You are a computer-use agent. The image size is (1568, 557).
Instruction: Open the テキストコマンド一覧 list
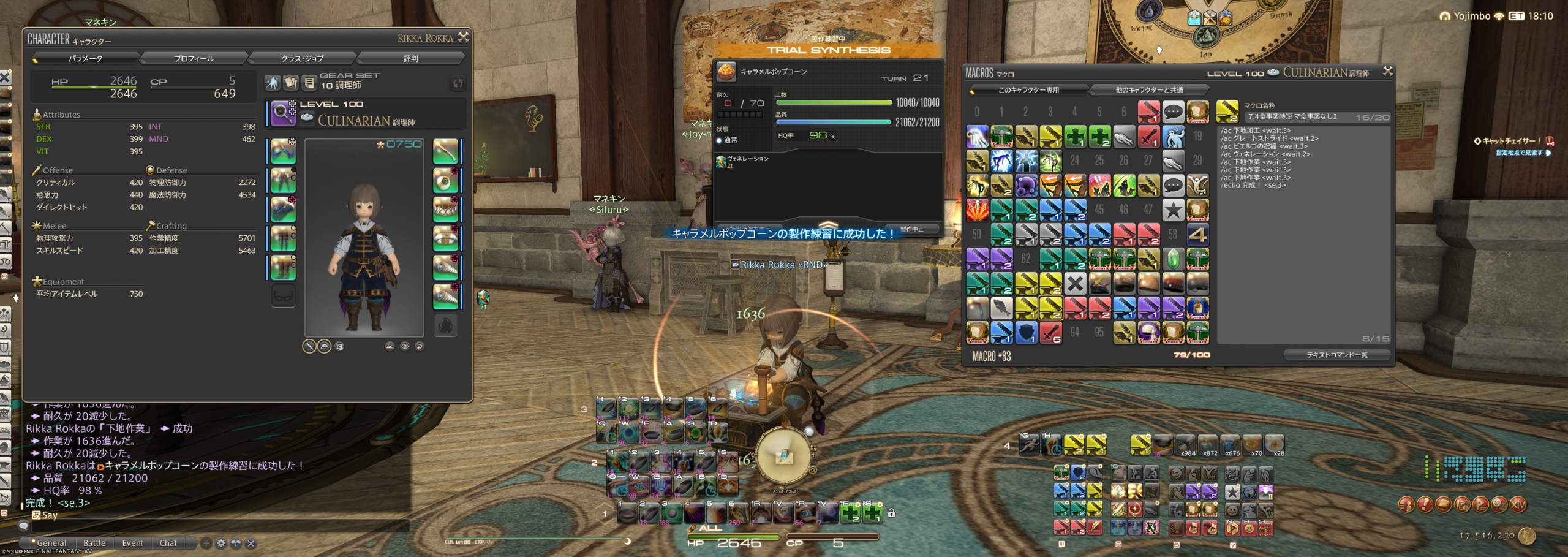pyautogui.click(x=1336, y=355)
